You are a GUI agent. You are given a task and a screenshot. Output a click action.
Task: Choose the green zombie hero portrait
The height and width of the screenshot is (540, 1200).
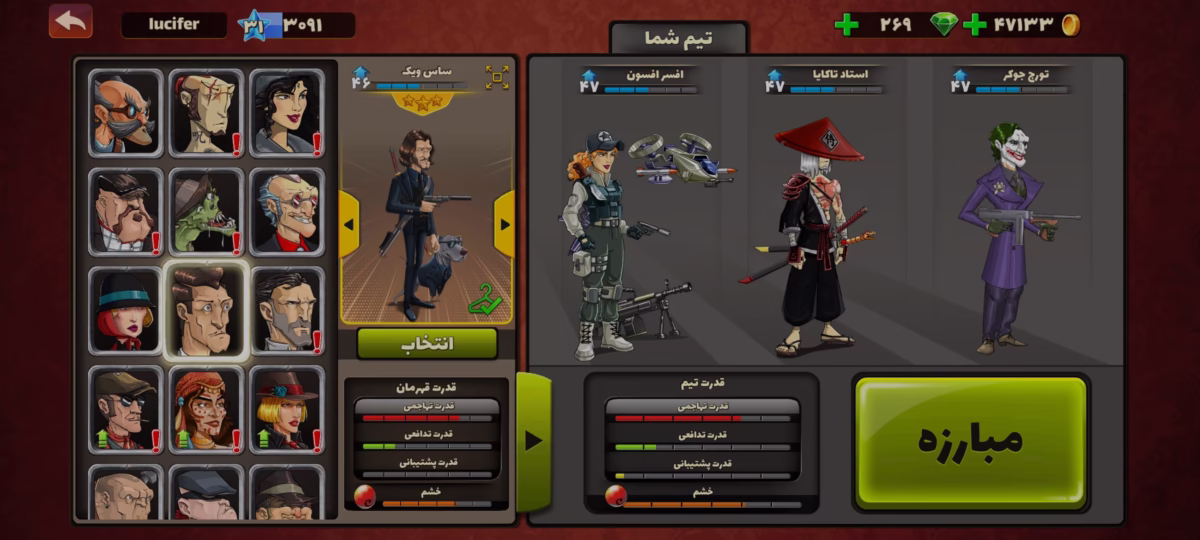tap(205, 212)
